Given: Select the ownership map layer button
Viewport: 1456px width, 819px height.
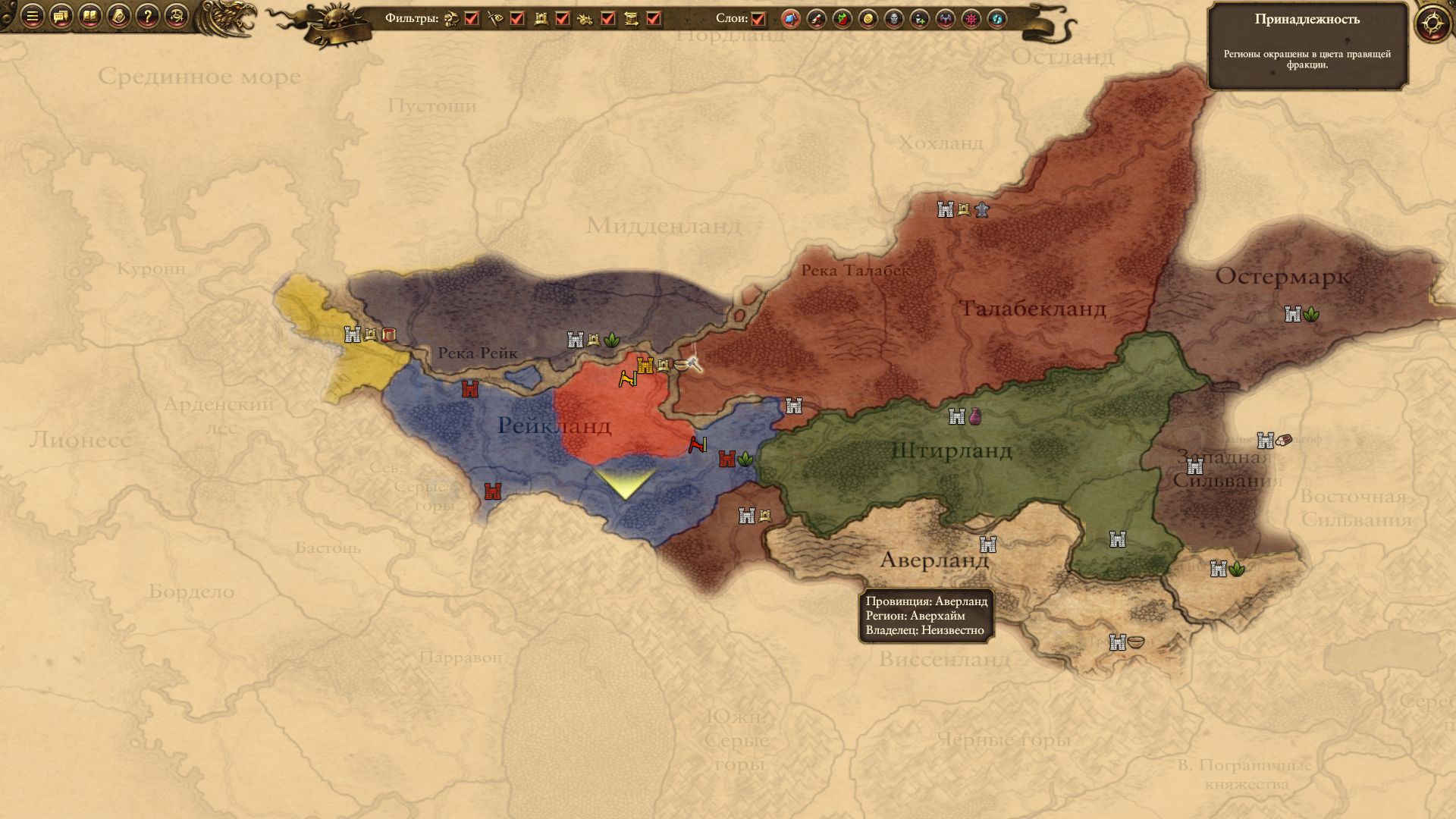Looking at the screenshot, I should pos(791,19).
